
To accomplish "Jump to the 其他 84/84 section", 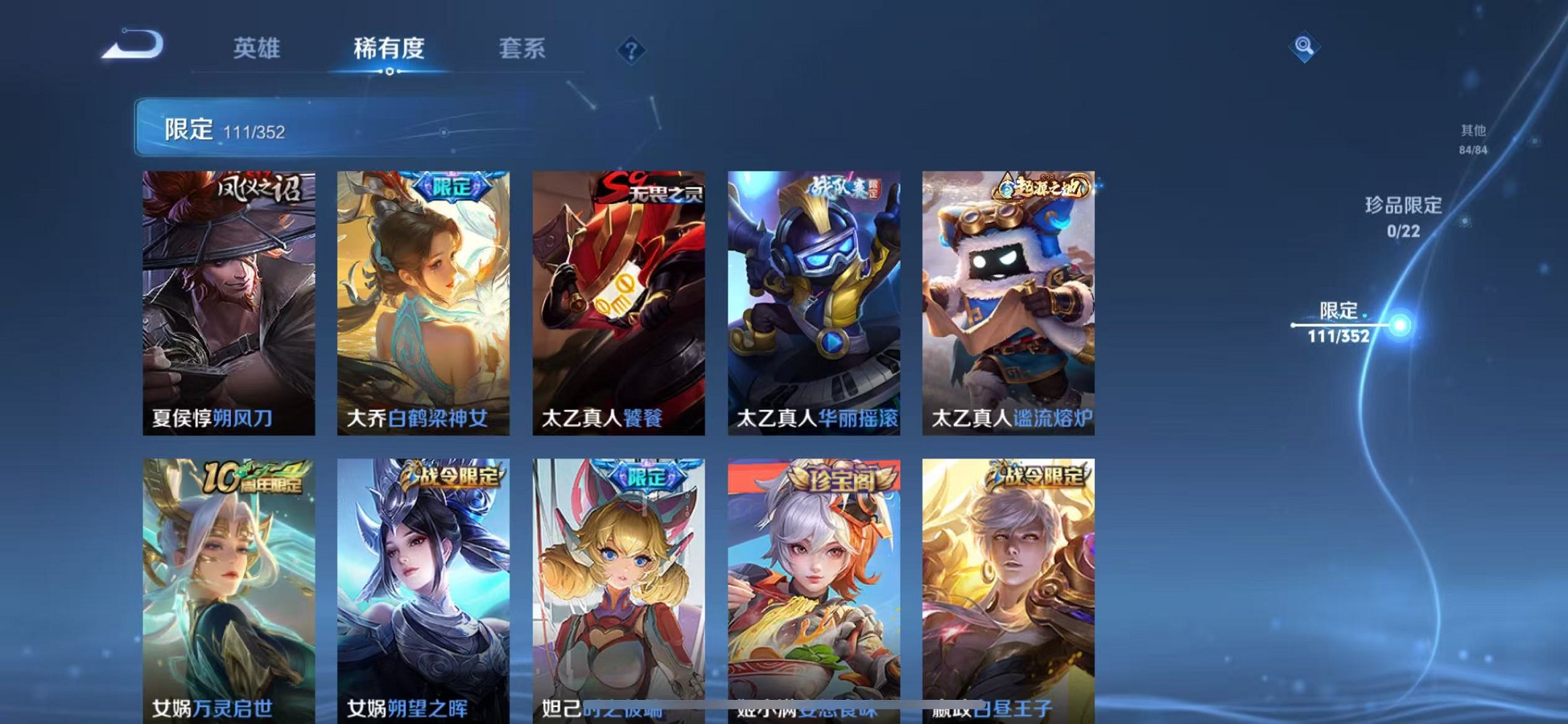I will (x=1473, y=138).
